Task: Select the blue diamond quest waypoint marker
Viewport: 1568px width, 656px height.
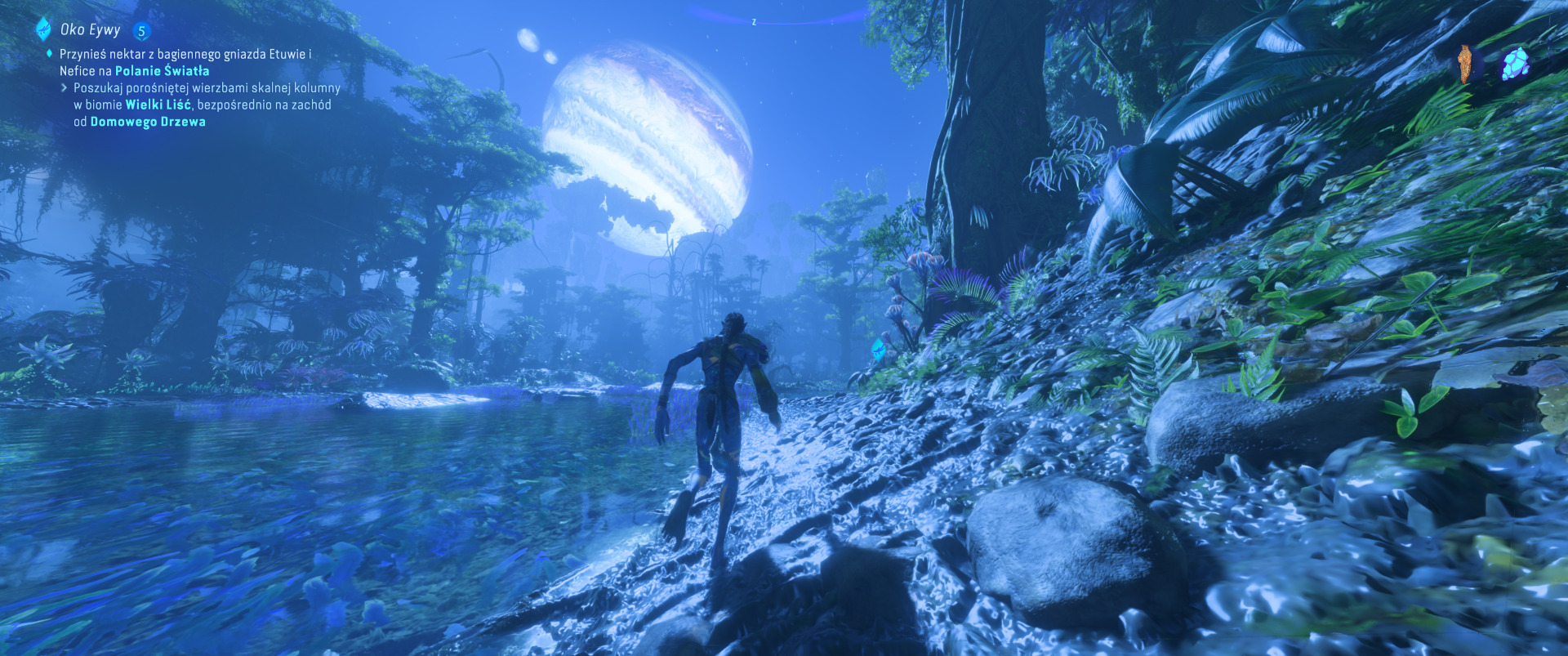Action: coord(879,350)
